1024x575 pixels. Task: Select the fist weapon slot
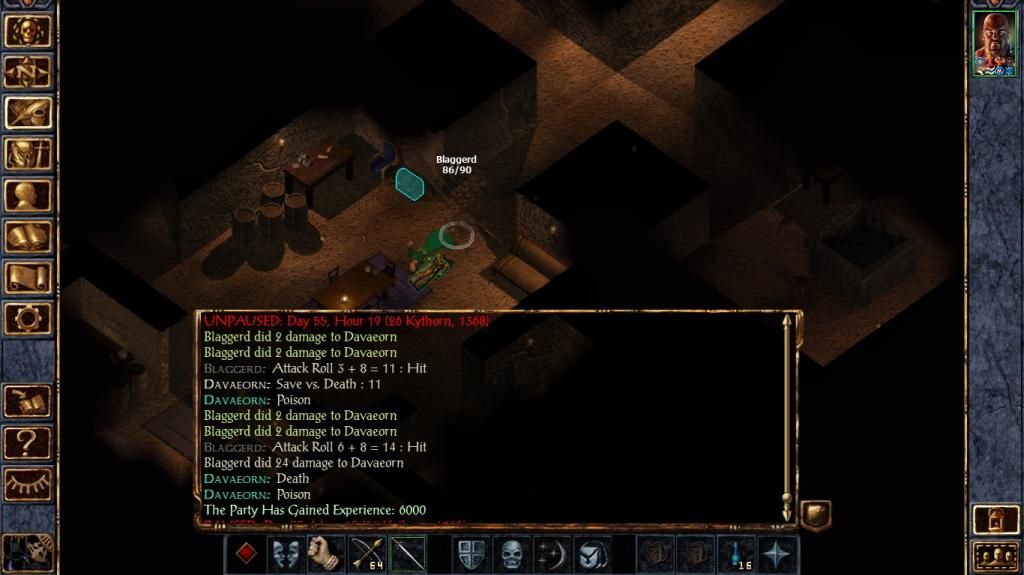tap(326, 554)
